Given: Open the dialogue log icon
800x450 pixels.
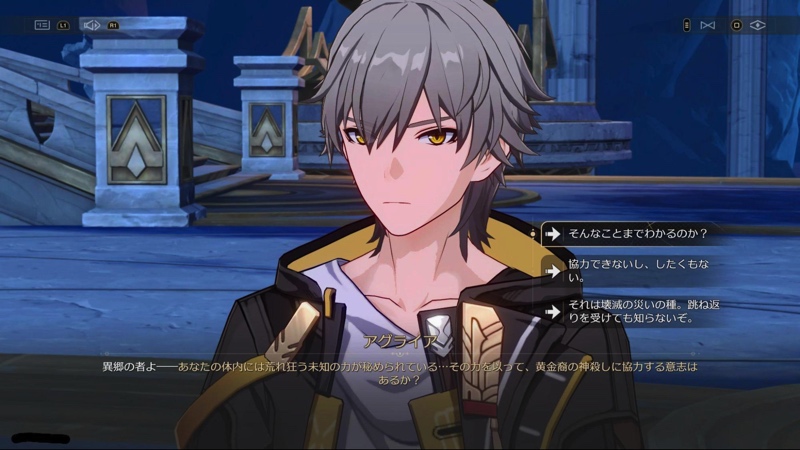Looking at the screenshot, I should coord(42,25).
